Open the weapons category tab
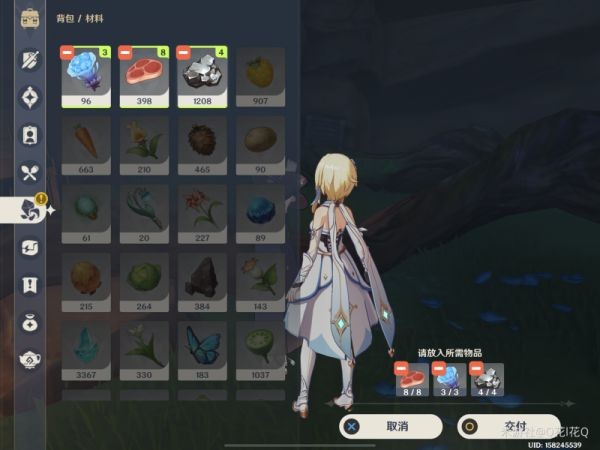Viewport: 600px width, 450px height. pyautogui.click(x=30, y=60)
